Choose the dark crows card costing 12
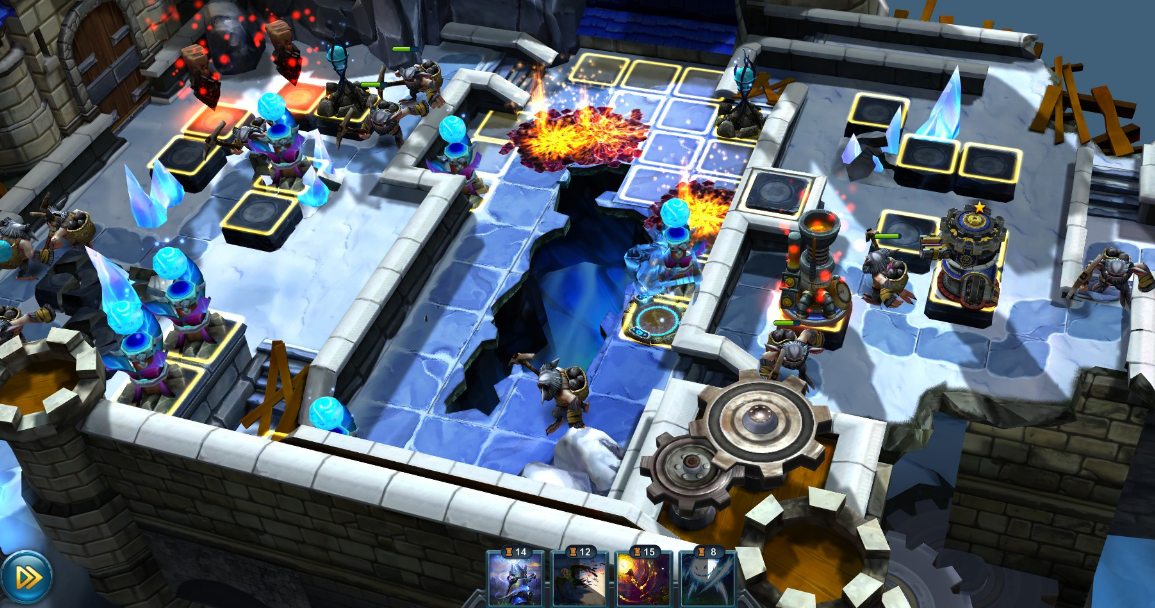The height and width of the screenshot is (608, 1155). [579, 579]
